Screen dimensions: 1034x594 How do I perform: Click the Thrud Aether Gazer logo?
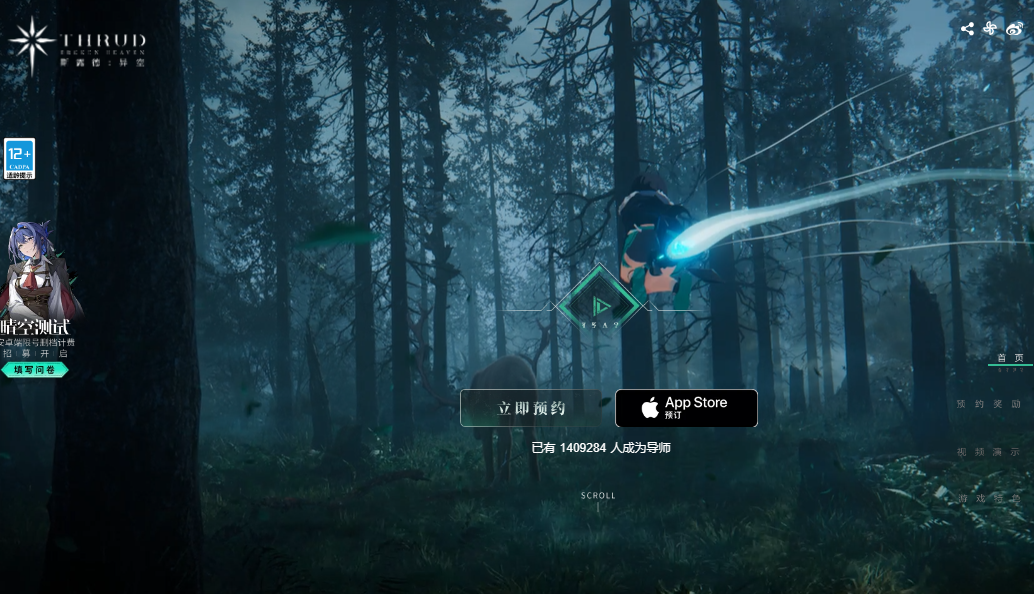coord(77,45)
